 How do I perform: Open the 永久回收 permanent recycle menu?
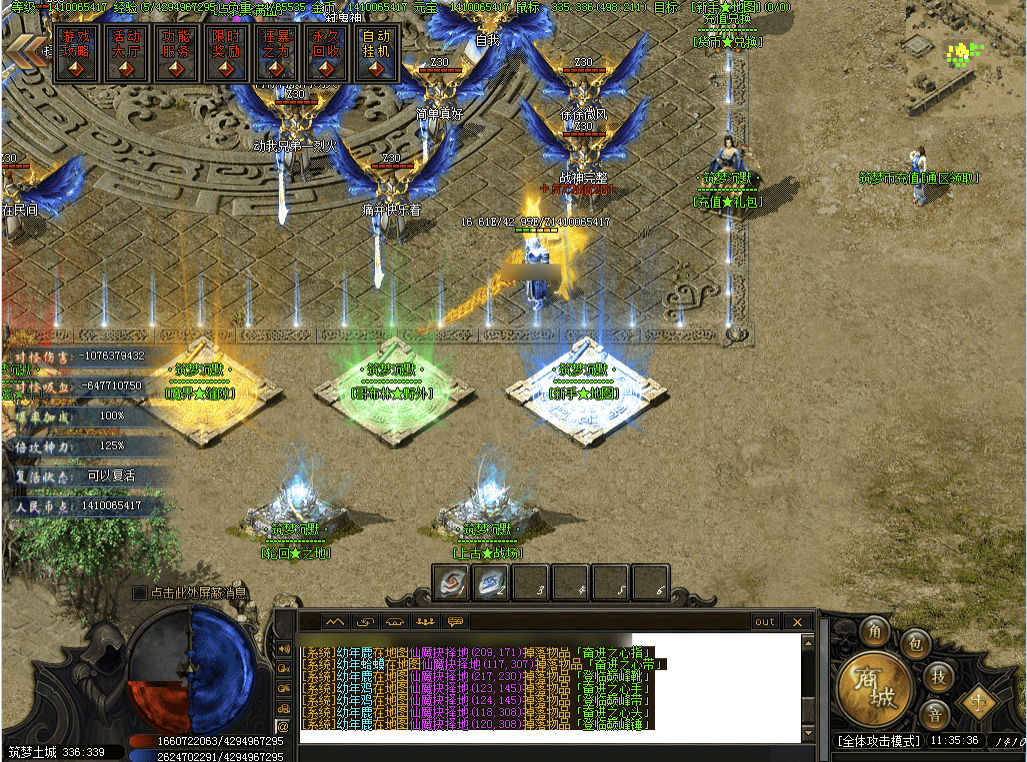[x=326, y=53]
